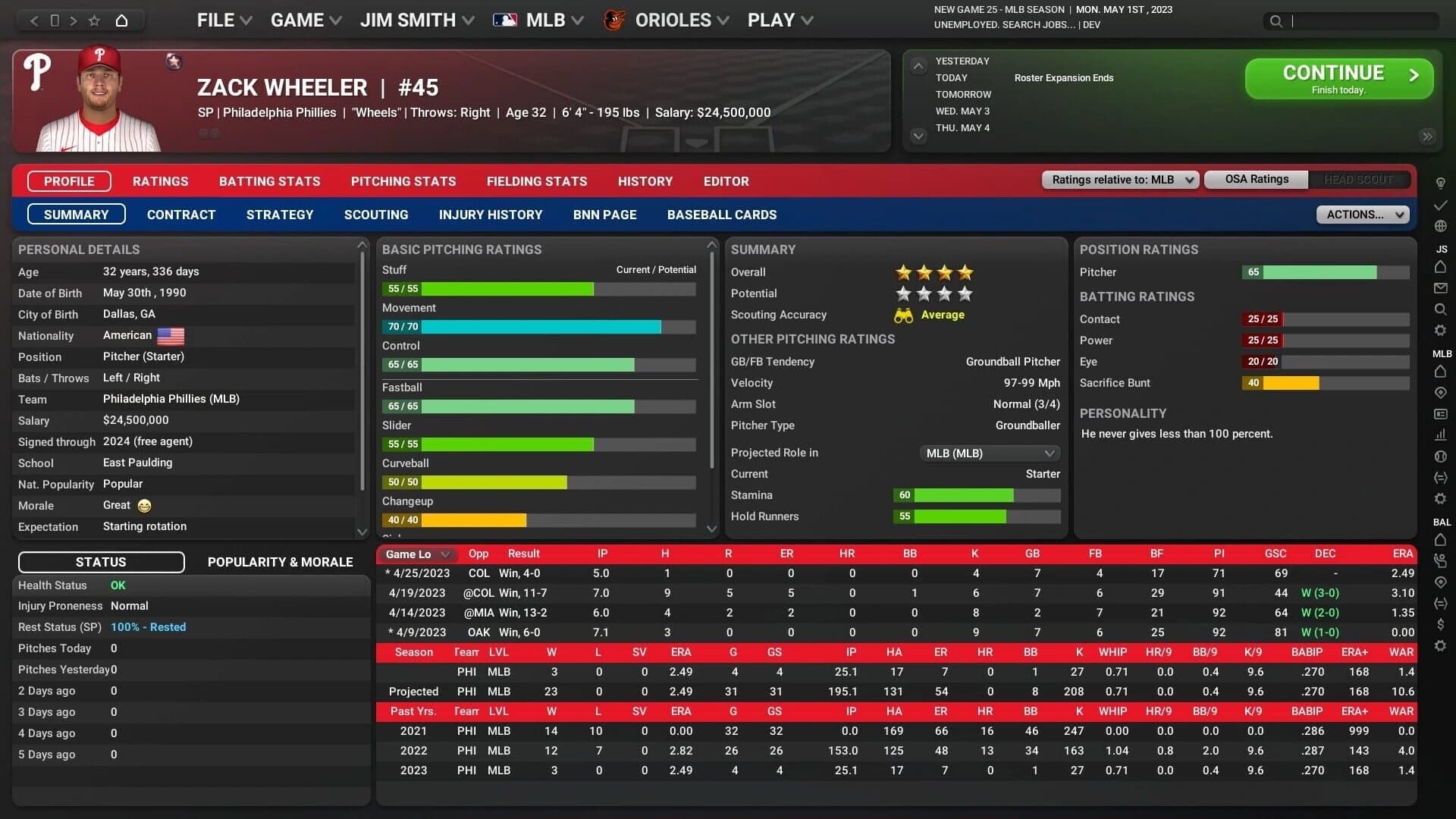Click the lightbulb icon at top of sidebar

click(x=1441, y=183)
